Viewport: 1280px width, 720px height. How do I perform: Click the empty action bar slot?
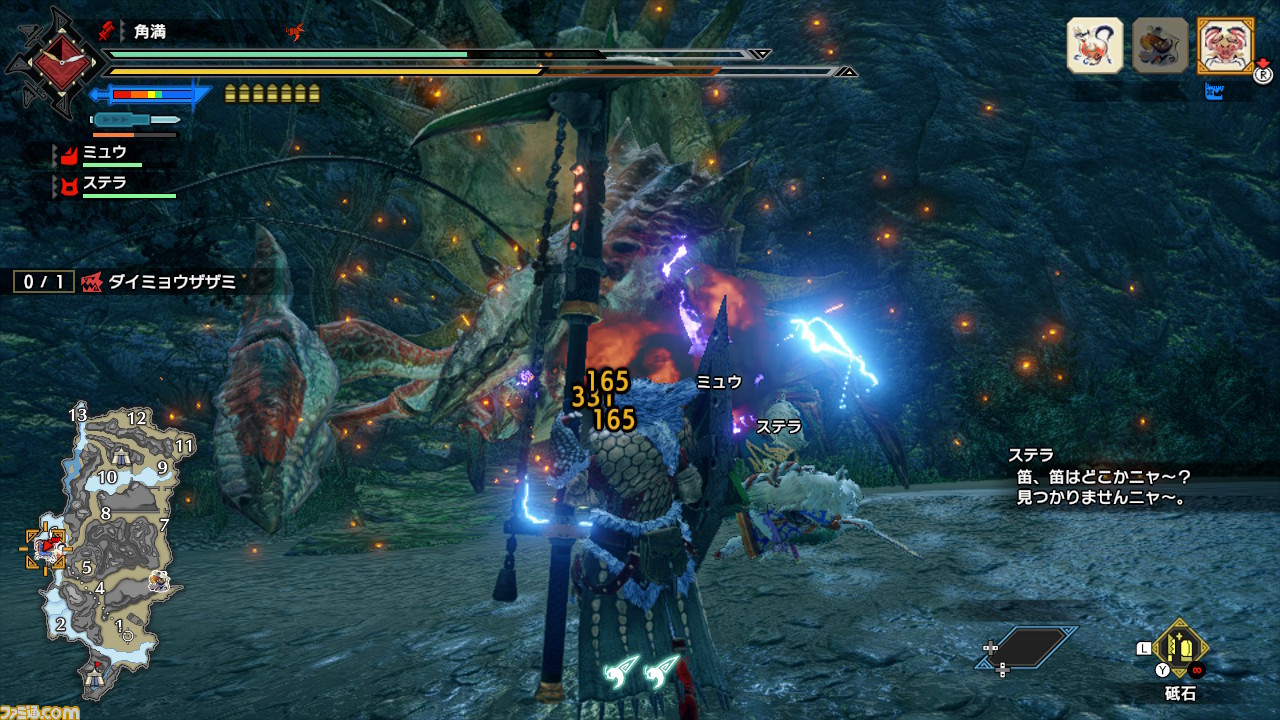click(1026, 647)
